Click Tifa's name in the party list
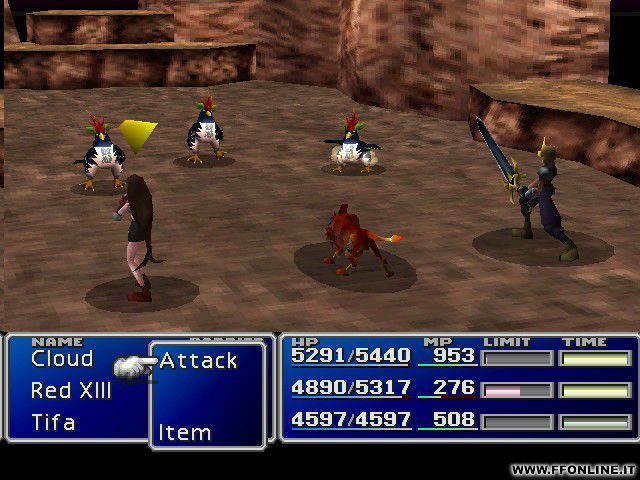 pos(53,422)
